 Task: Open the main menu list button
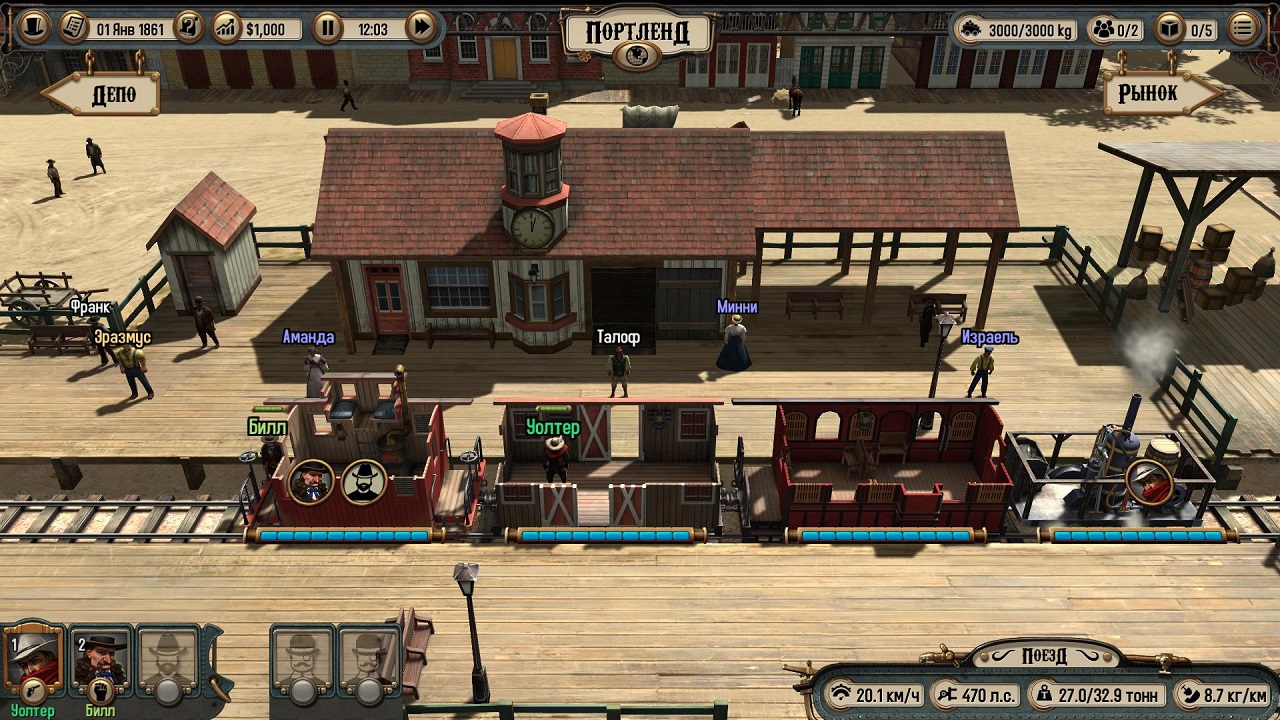click(x=1243, y=28)
